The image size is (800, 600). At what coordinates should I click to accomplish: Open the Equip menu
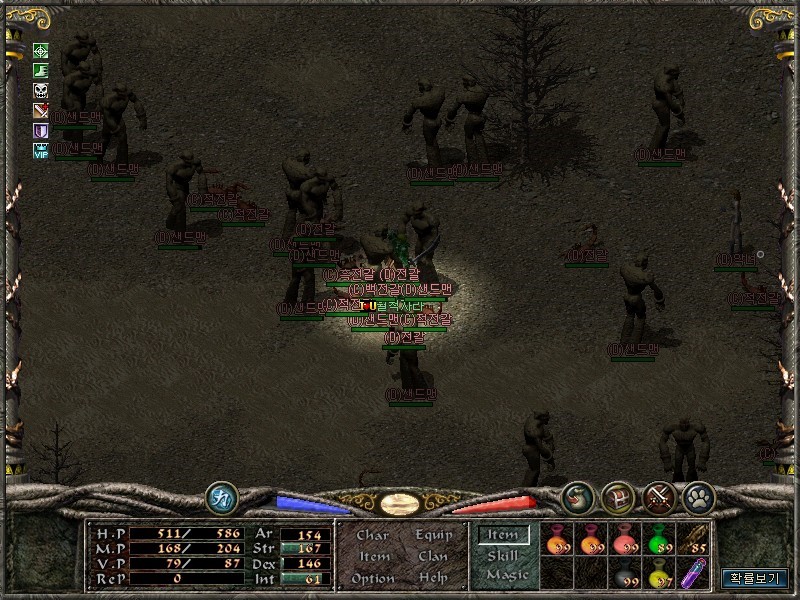(x=434, y=535)
